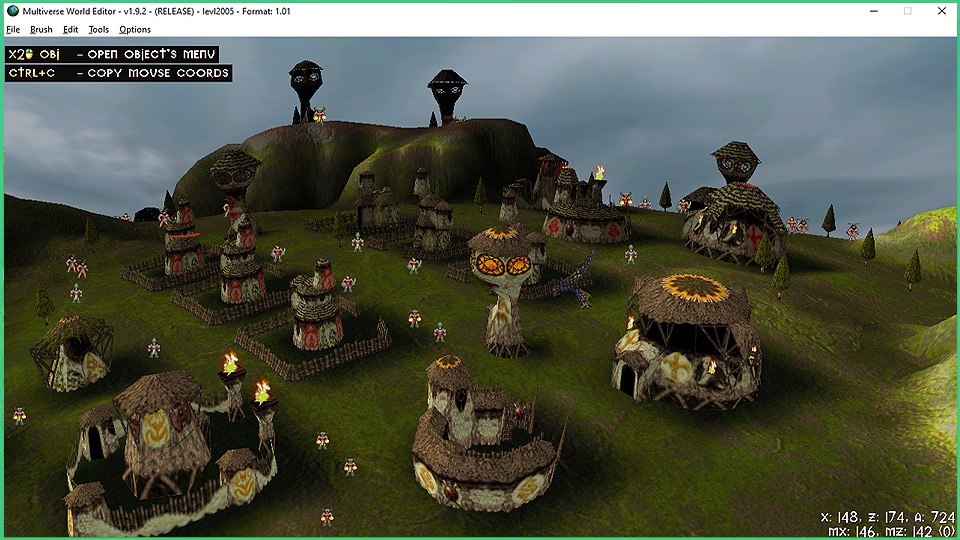Open the Options menu
Viewport: 960px width, 540px height.
(x=135, y=30)
